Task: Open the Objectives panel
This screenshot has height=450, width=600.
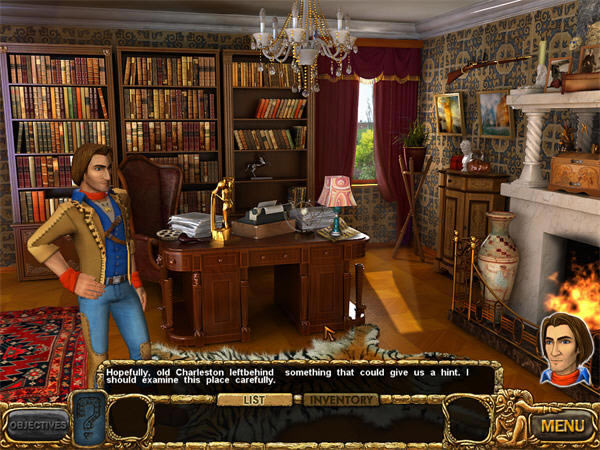Action: pyautogui.click(x=37, y=424)
